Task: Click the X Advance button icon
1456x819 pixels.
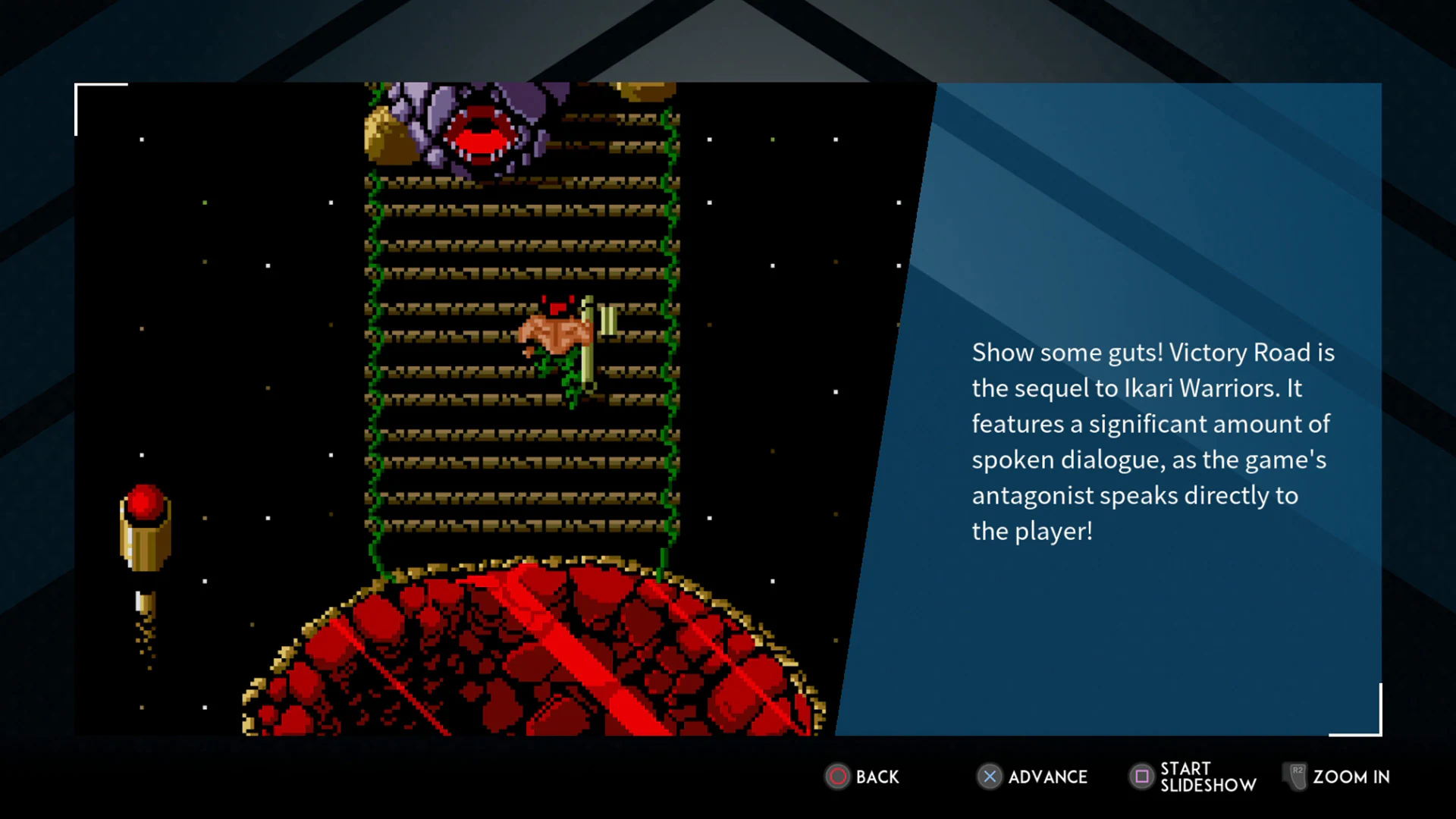Action: [x=990, y=777]
